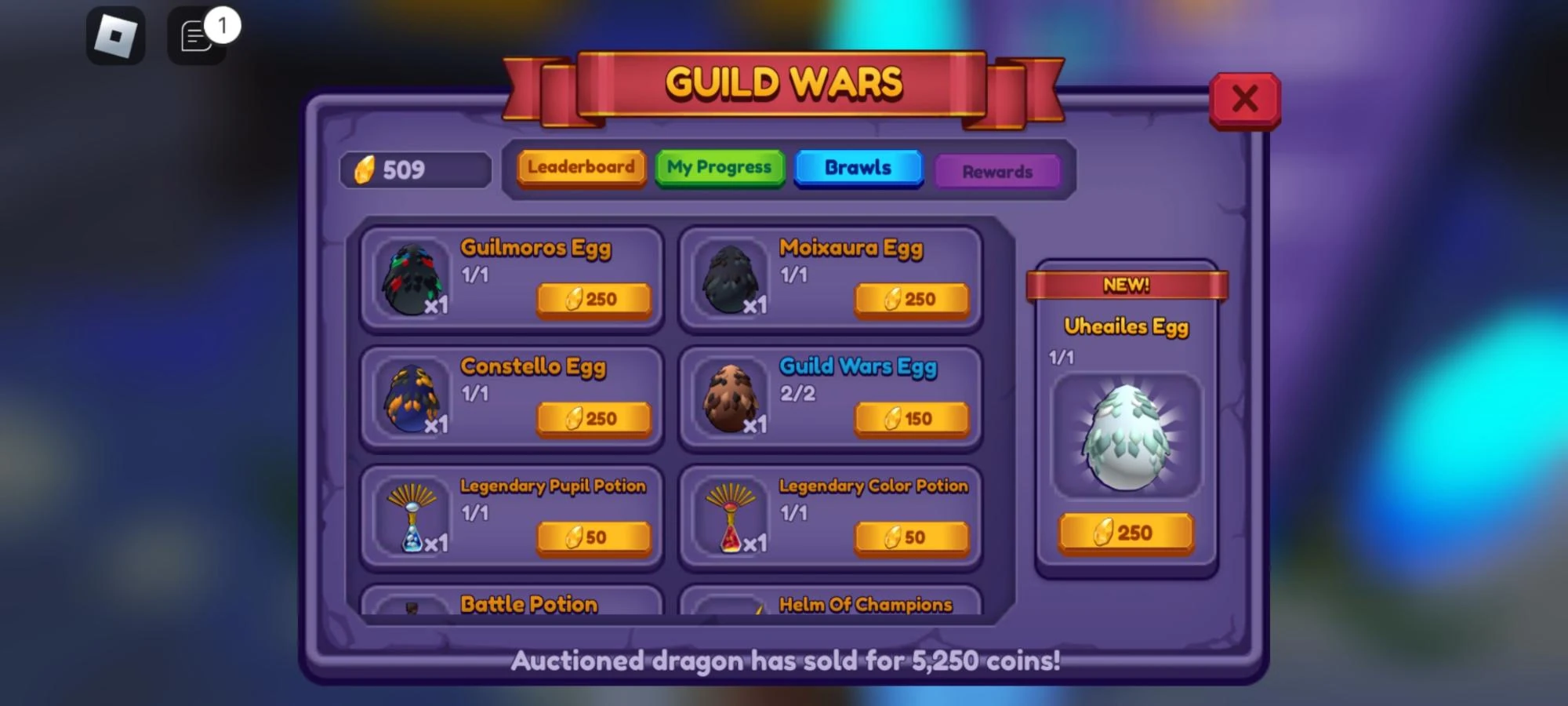
Task: Buy the Uheailes Egg for 250 coins
Action: point(1127,533)
